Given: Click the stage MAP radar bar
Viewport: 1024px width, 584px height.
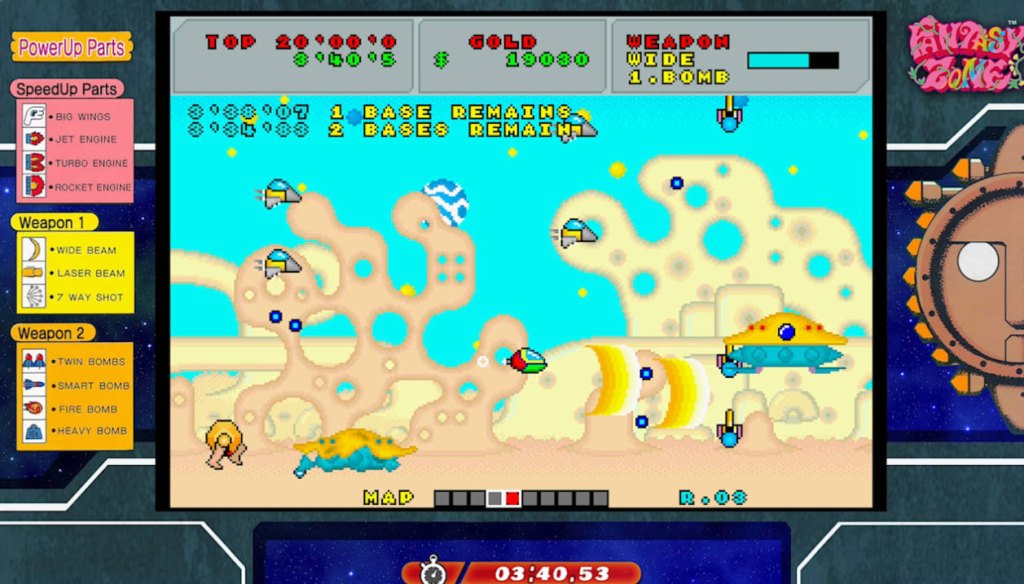Looking at the screenshot, I should [x=521, y=498].
